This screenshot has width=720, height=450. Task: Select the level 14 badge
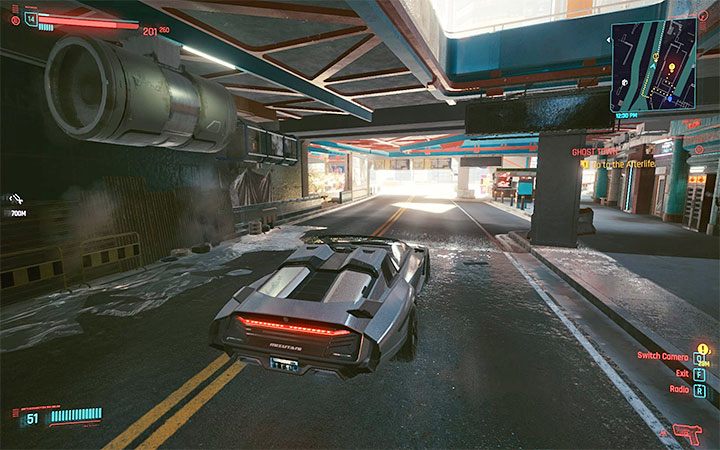[x=31, y=19]
